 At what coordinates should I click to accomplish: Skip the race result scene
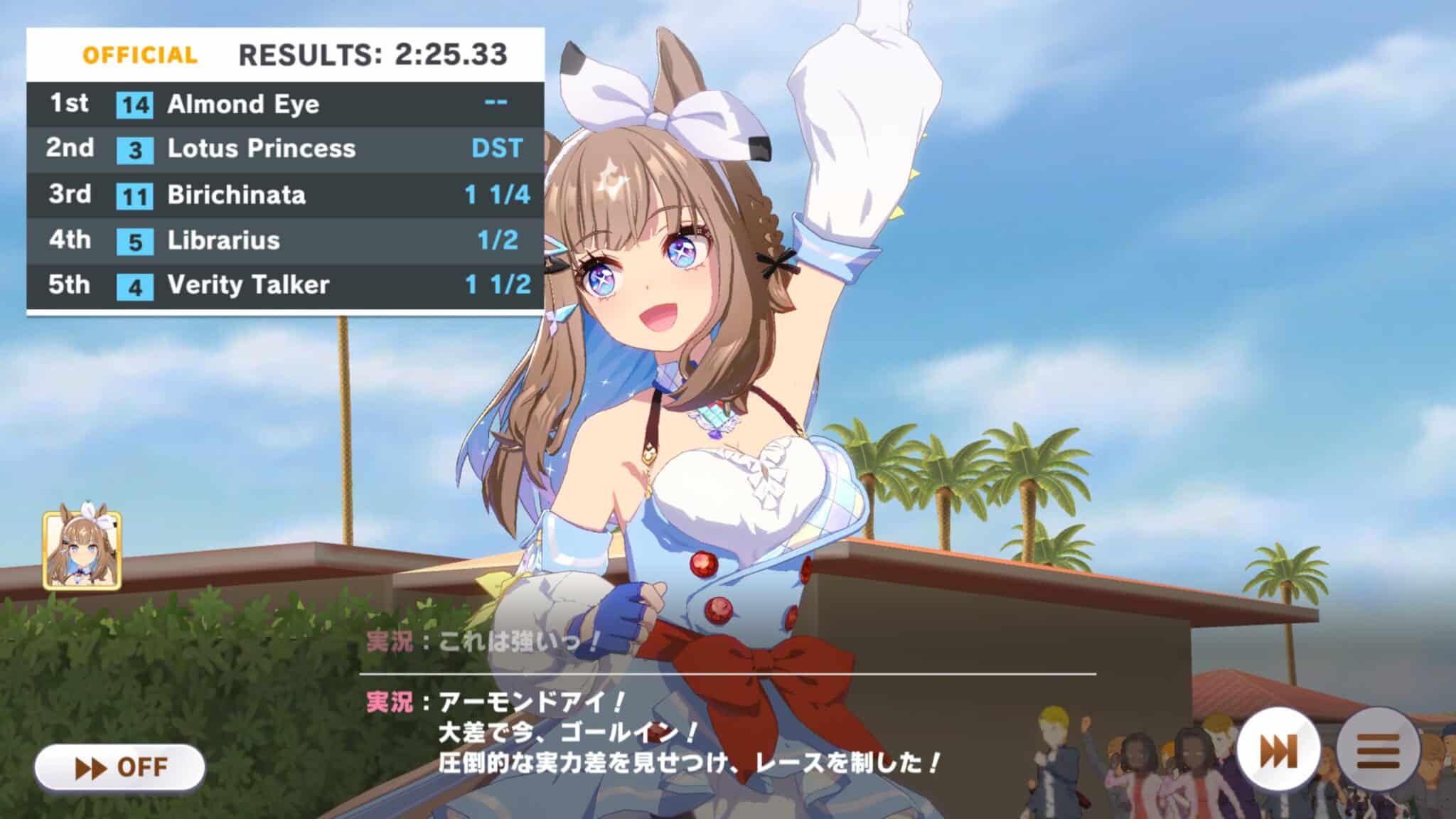tap(1278, 751)
